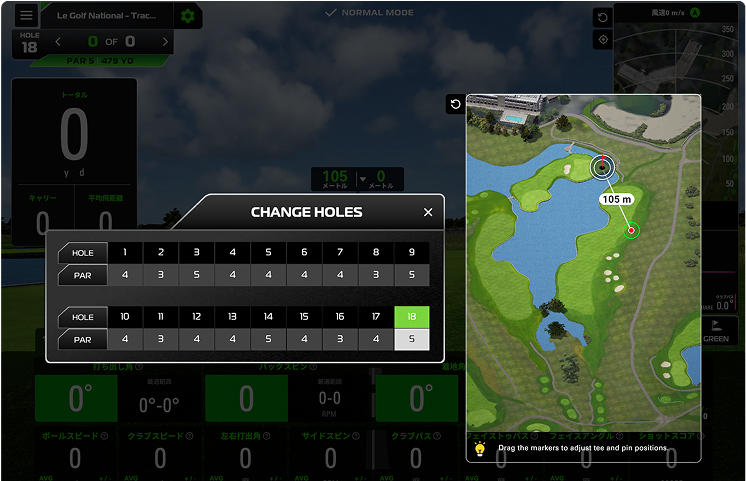Choose hole 3 in the hole table
746x481 pixels.
197,253
